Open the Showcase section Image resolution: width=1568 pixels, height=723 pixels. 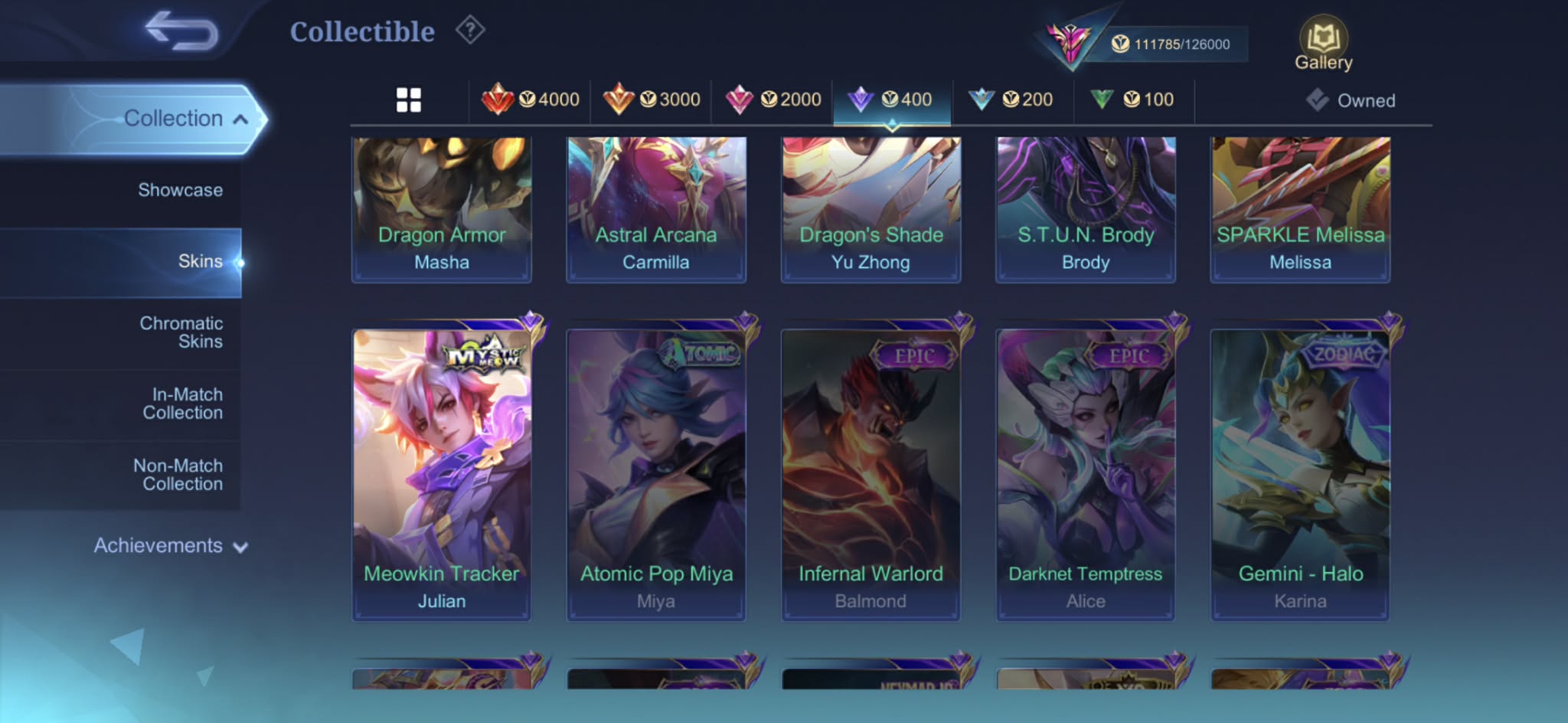180,190
